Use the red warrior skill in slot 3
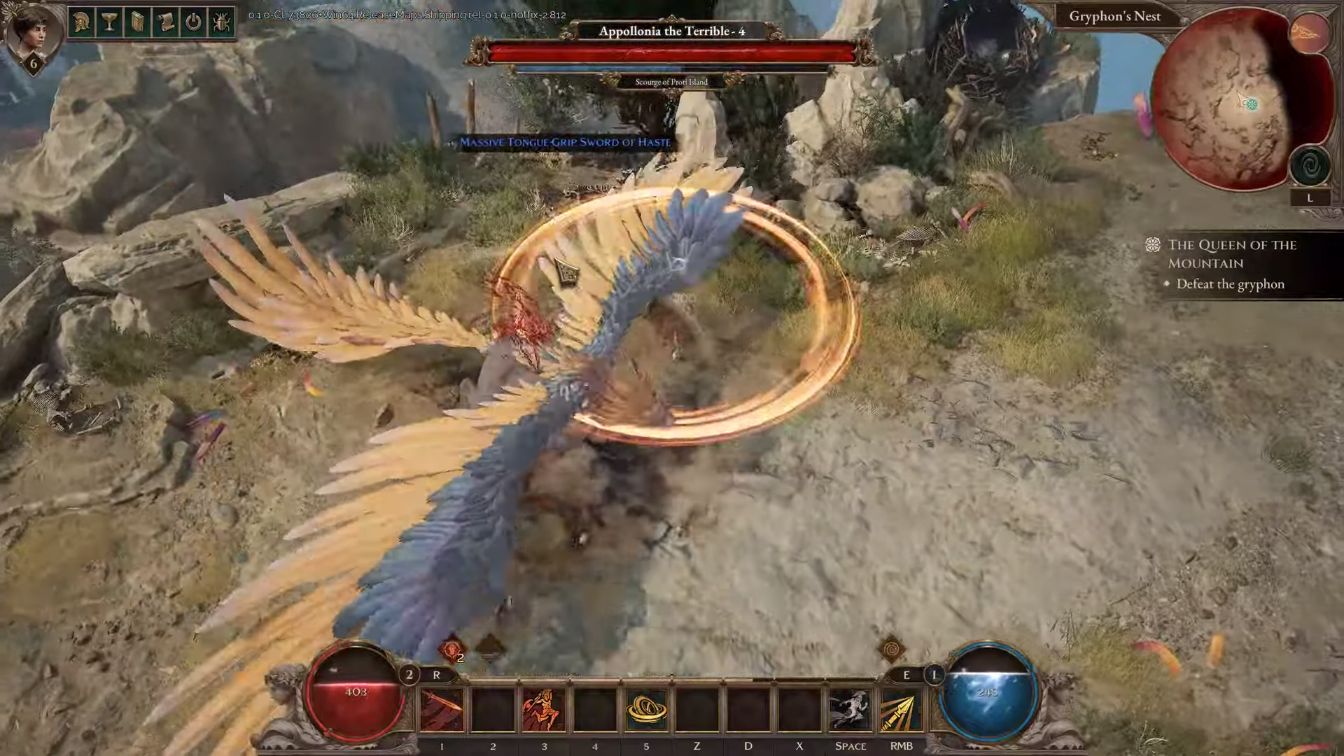The width and height of the screenshot is (1344, 756). (x=543, y=710)
